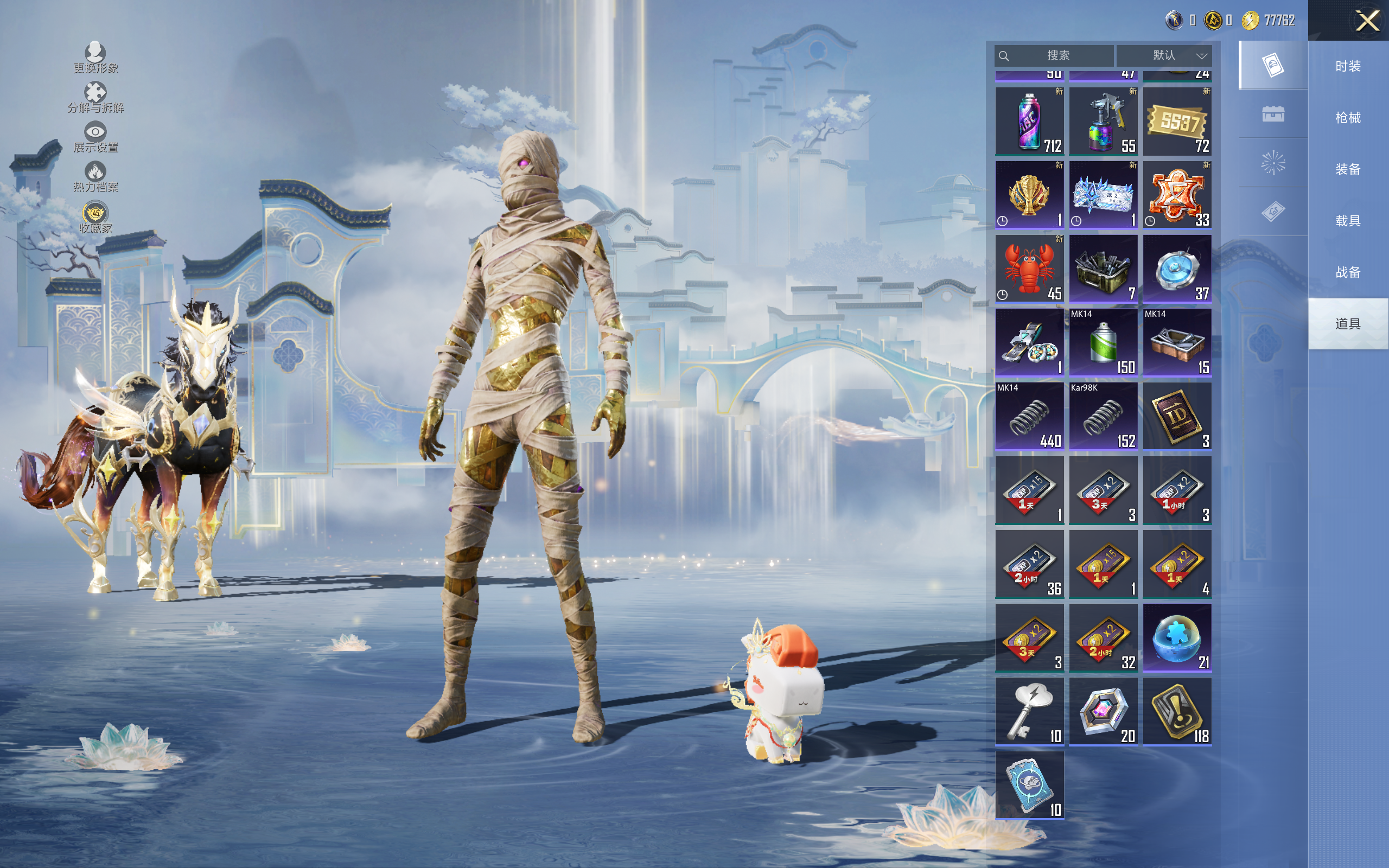Select the blue puzzle piece orb
The image size is (1389, 868).
click(1177, 637)
